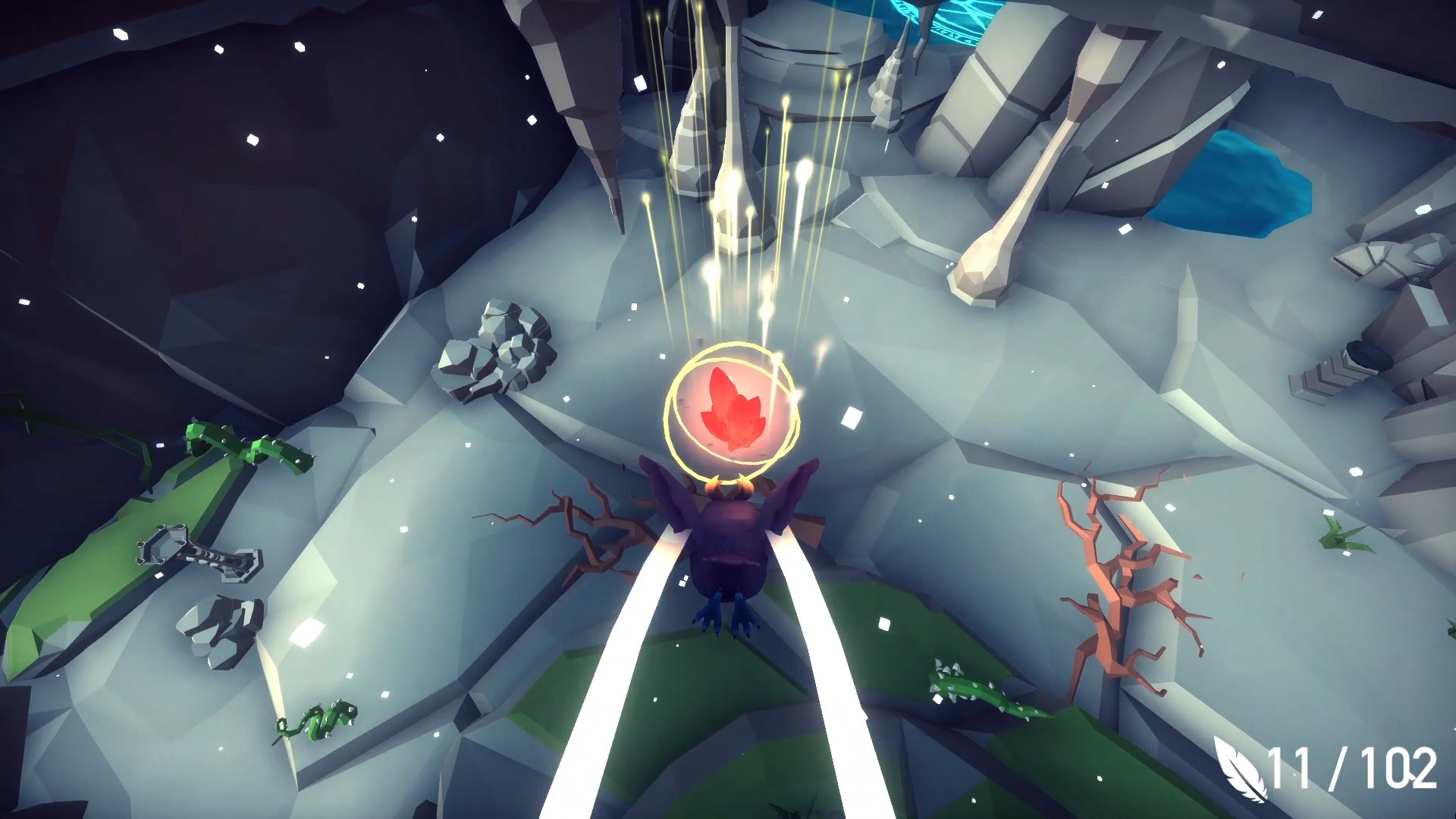Viewport: 1456px width, 819px height.
Task: Click the dragon's orange horns
Action: pos(728,485)
